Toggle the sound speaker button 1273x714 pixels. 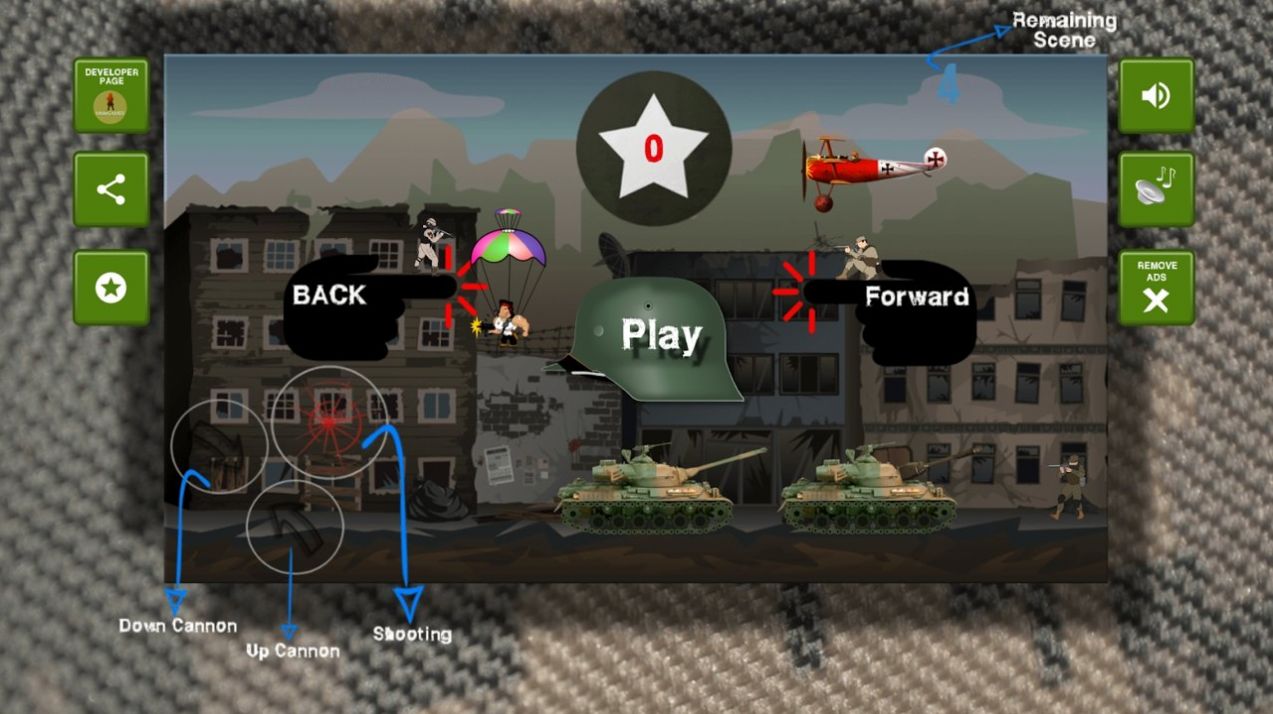[1156, 96]
